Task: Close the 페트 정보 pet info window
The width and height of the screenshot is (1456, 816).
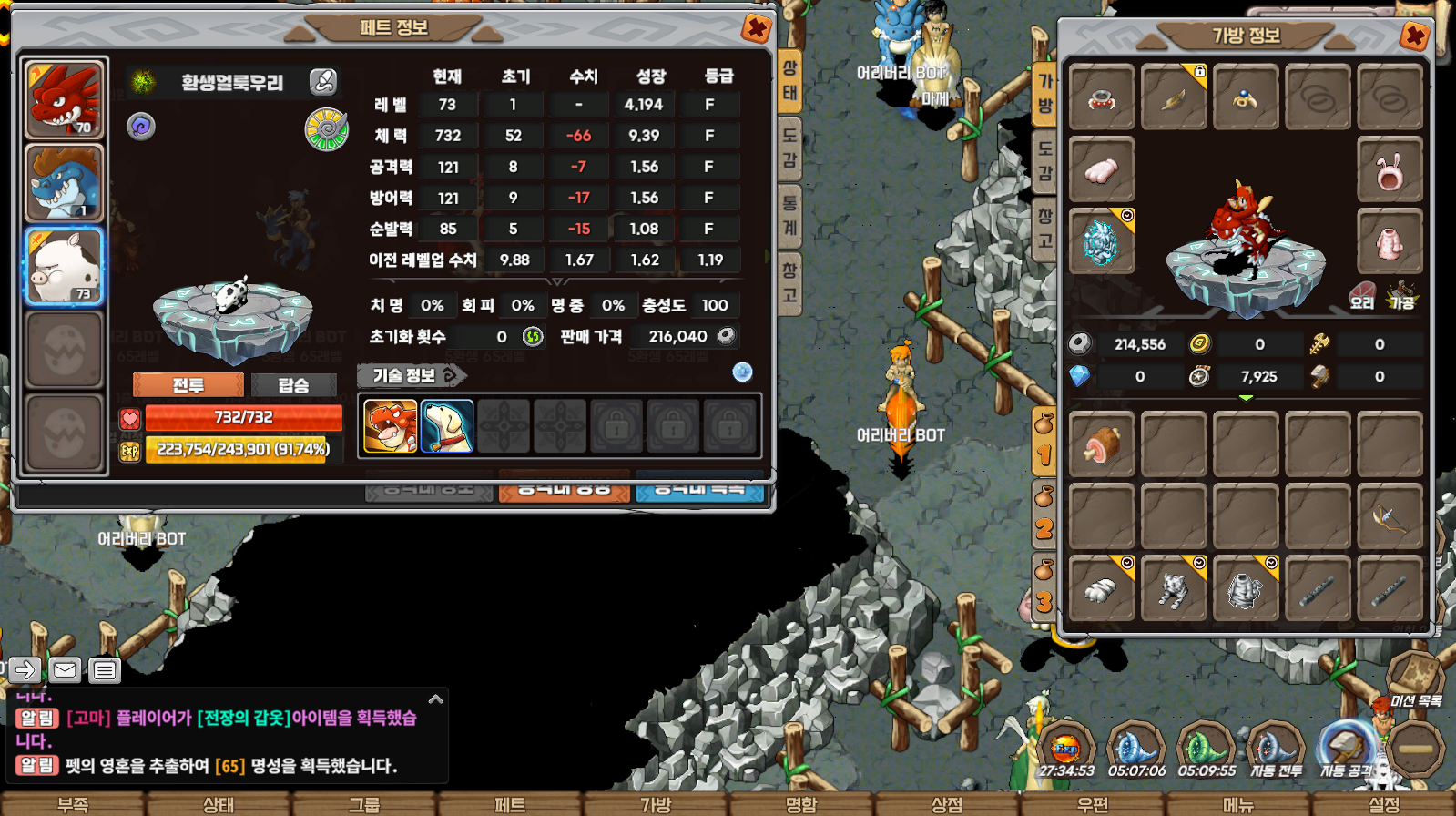Action: (x=756, y=28)
